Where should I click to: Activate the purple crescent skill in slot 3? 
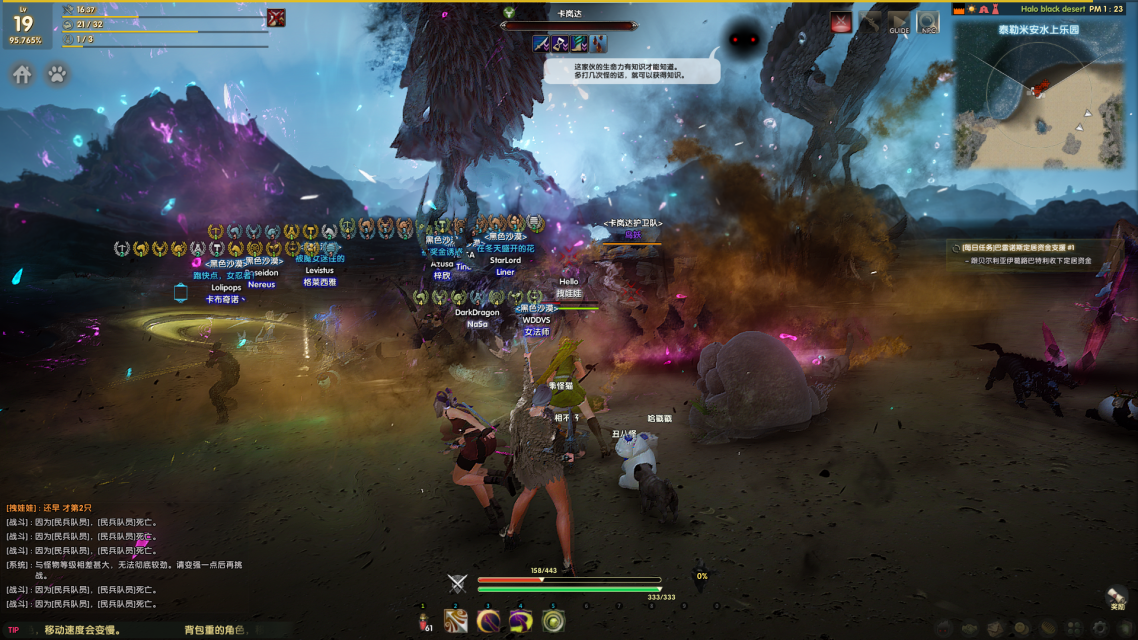point(488,621)
